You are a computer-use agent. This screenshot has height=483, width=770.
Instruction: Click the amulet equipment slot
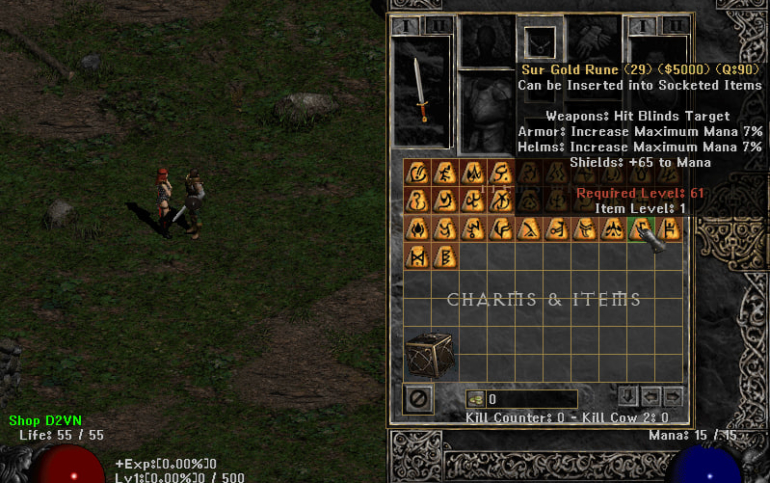[x=539, y=43]
